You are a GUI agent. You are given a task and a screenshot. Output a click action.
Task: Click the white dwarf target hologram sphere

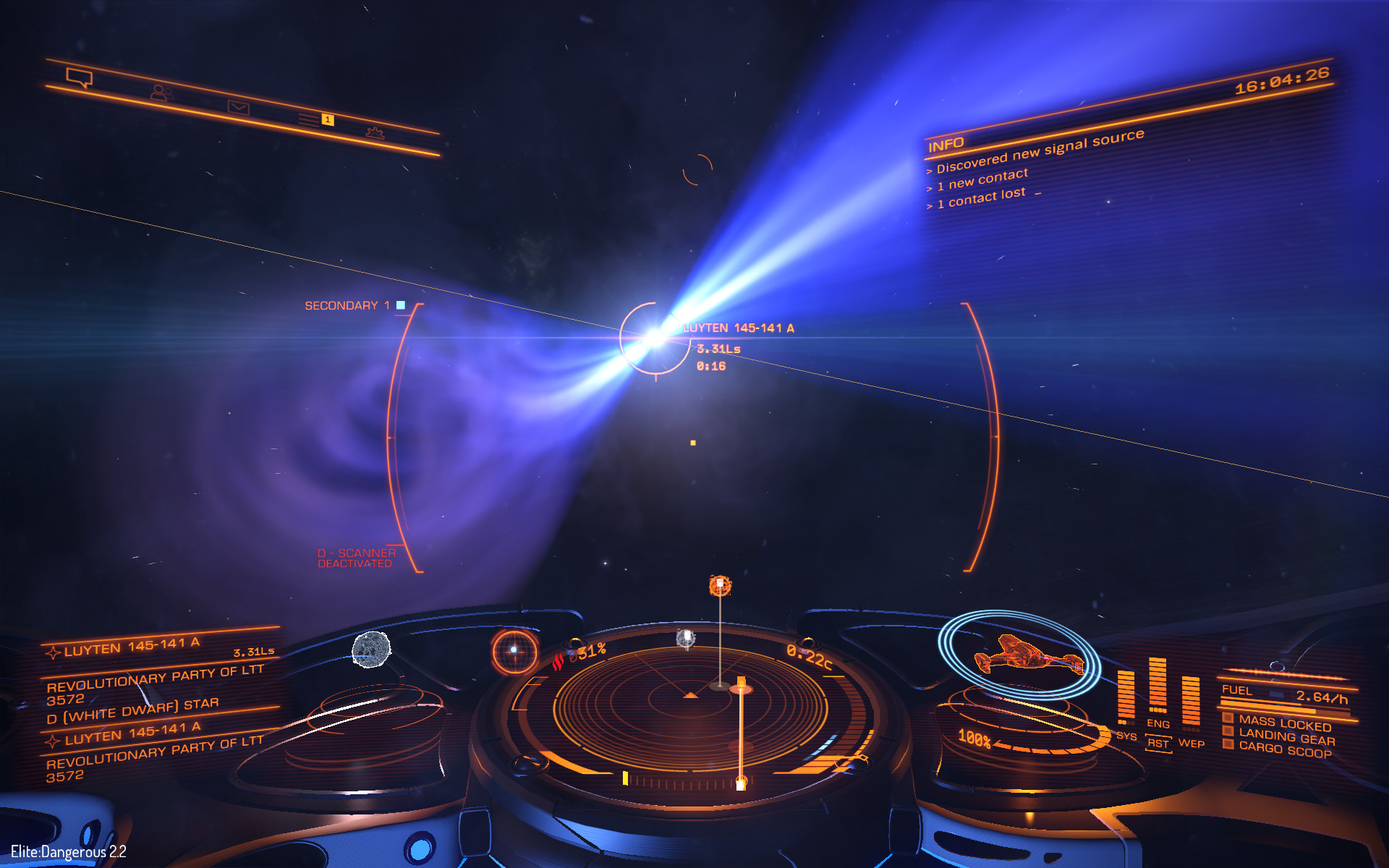371,649
